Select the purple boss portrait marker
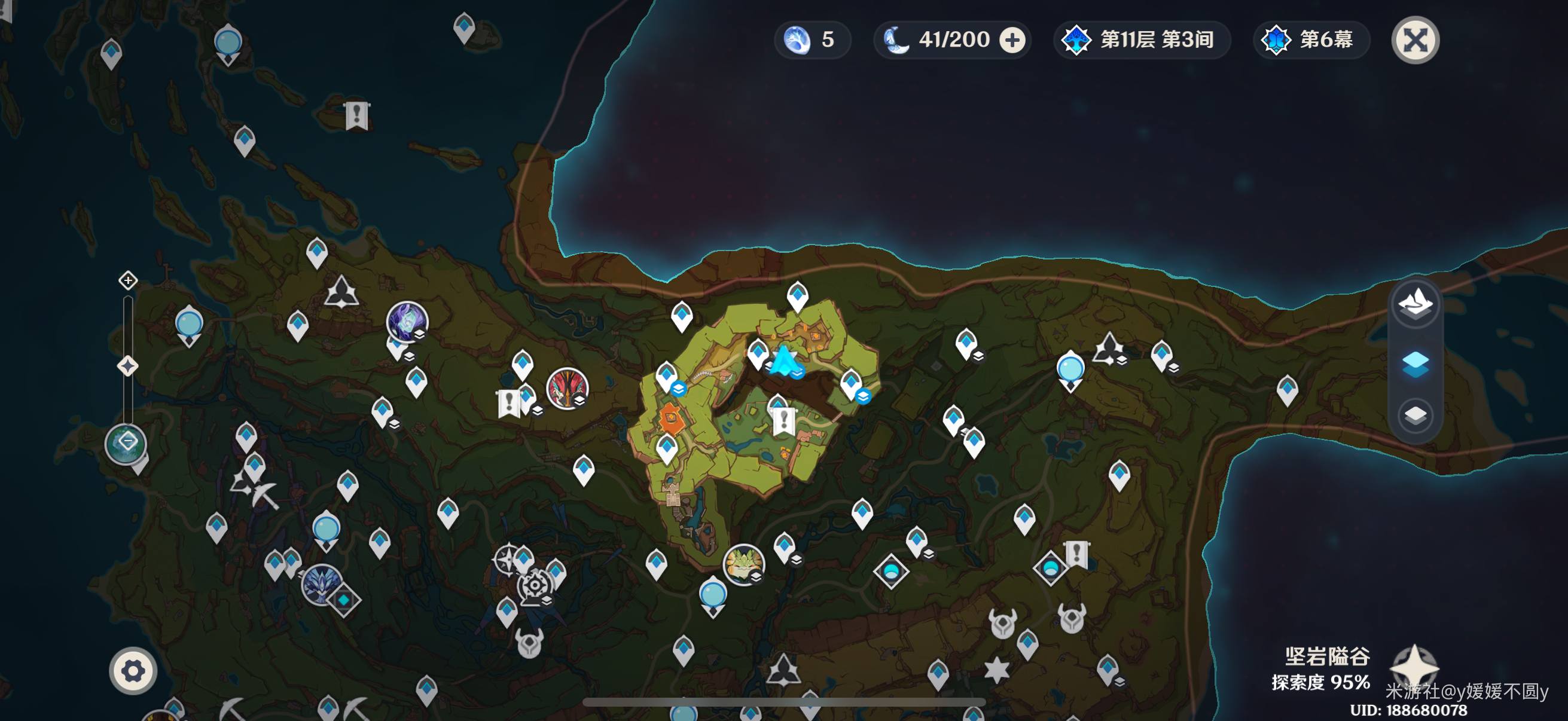Screen dimensions: 1568x721 pyautogui.click(x=407, y=320)
